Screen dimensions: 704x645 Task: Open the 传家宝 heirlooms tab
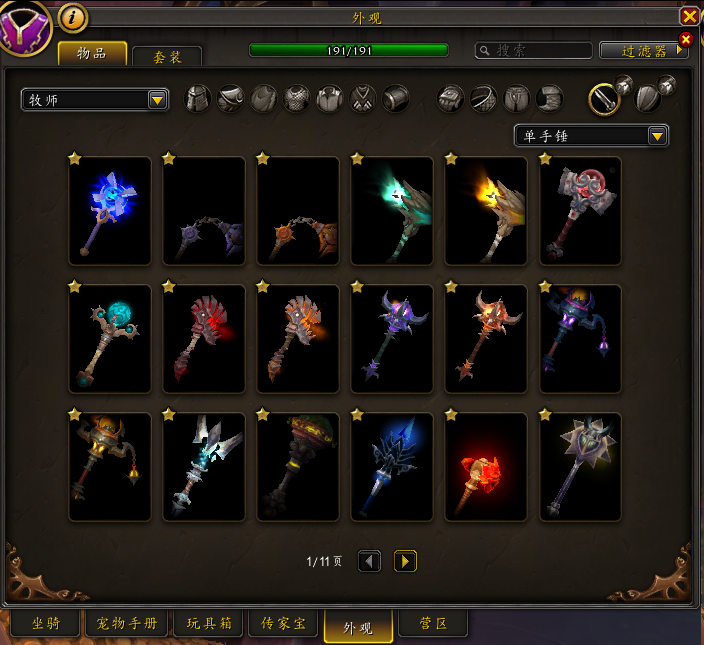coord(284,624)
